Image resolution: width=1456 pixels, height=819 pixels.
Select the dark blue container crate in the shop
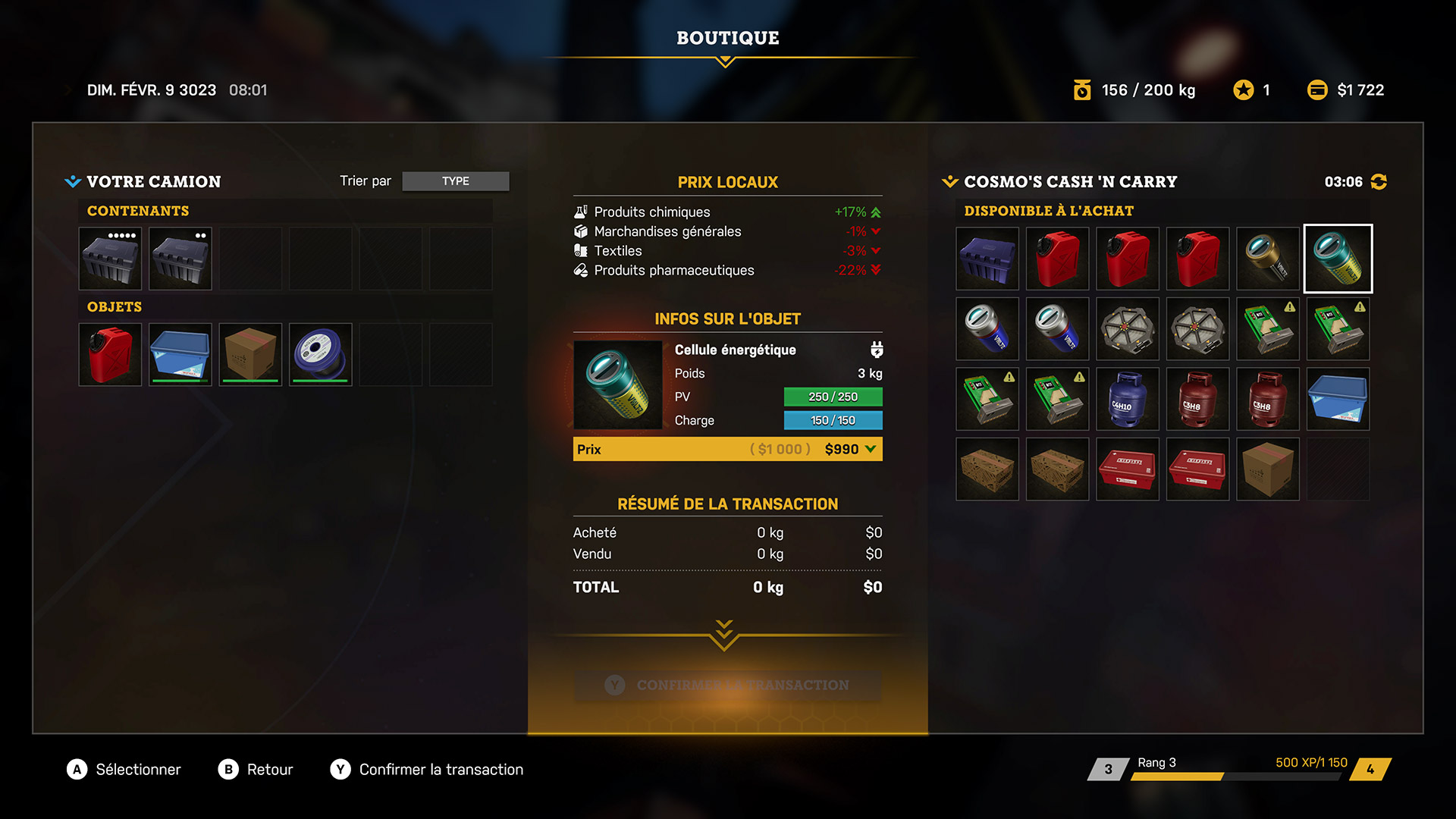pos(987,259)
